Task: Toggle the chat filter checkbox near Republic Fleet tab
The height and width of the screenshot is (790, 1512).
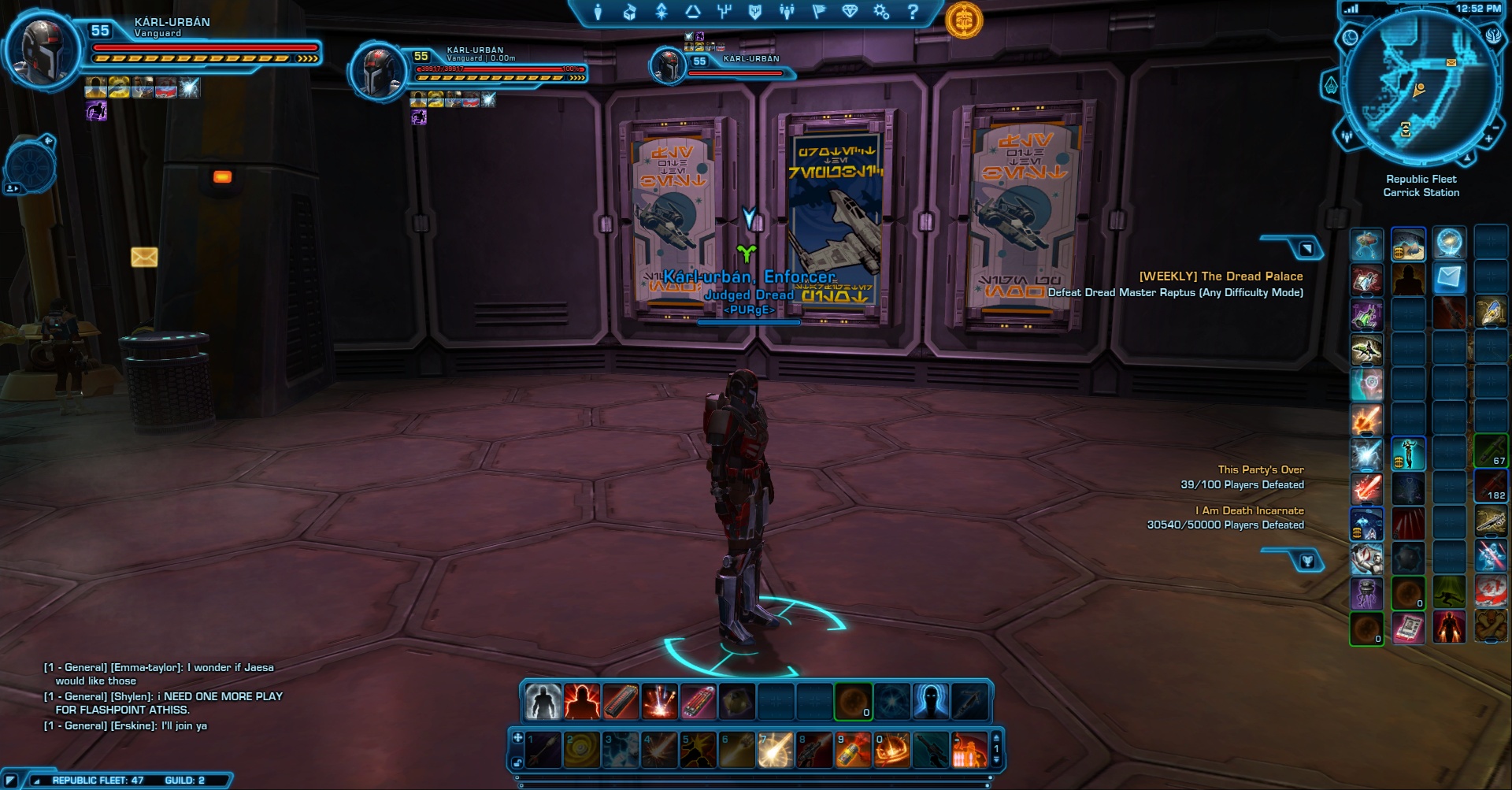Action: [x=11, y=779]
